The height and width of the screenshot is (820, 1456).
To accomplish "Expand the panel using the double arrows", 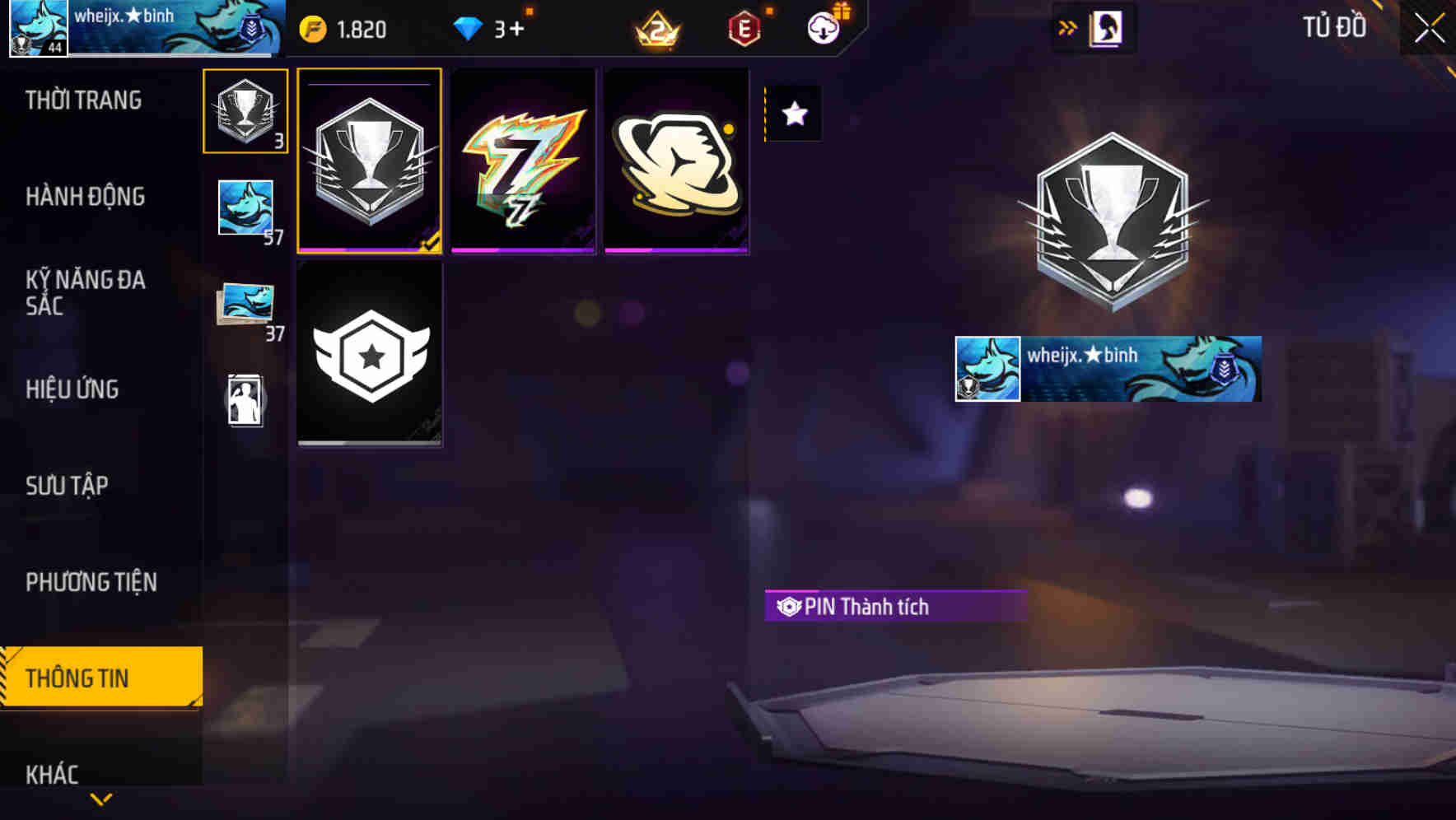I will tap(1066, 26).
